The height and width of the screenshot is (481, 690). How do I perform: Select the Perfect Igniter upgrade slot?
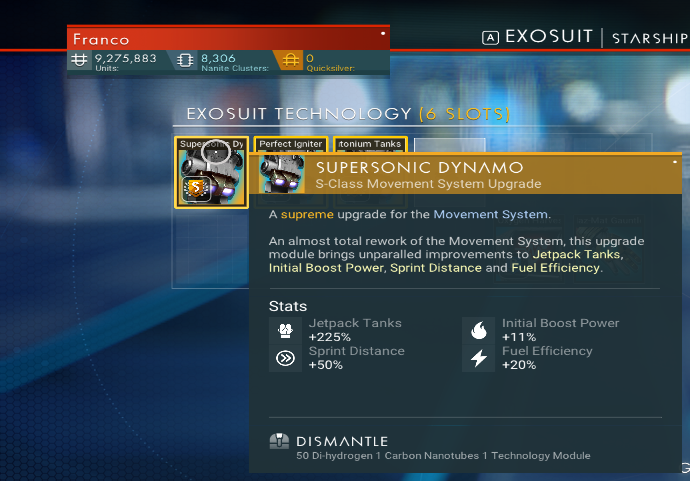pyautogui.click(x=290, y=145)
